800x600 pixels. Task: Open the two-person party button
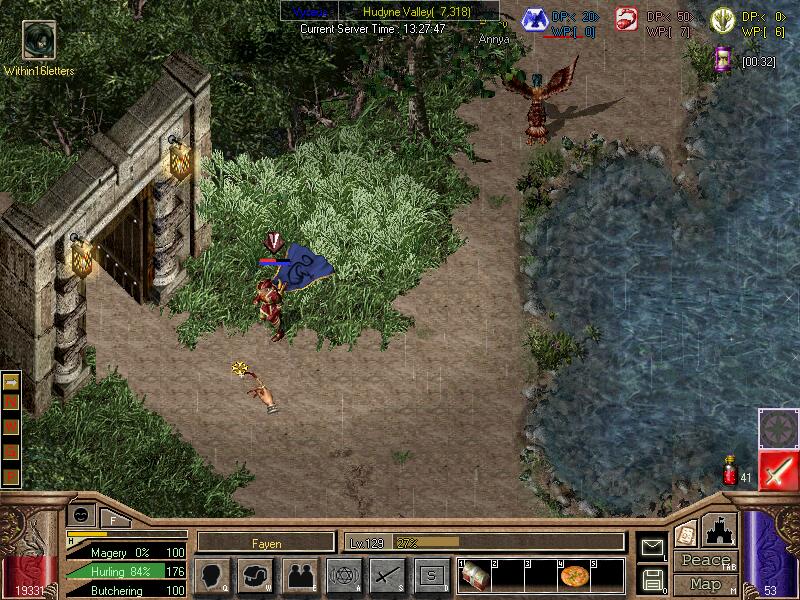tap(299, 576)
